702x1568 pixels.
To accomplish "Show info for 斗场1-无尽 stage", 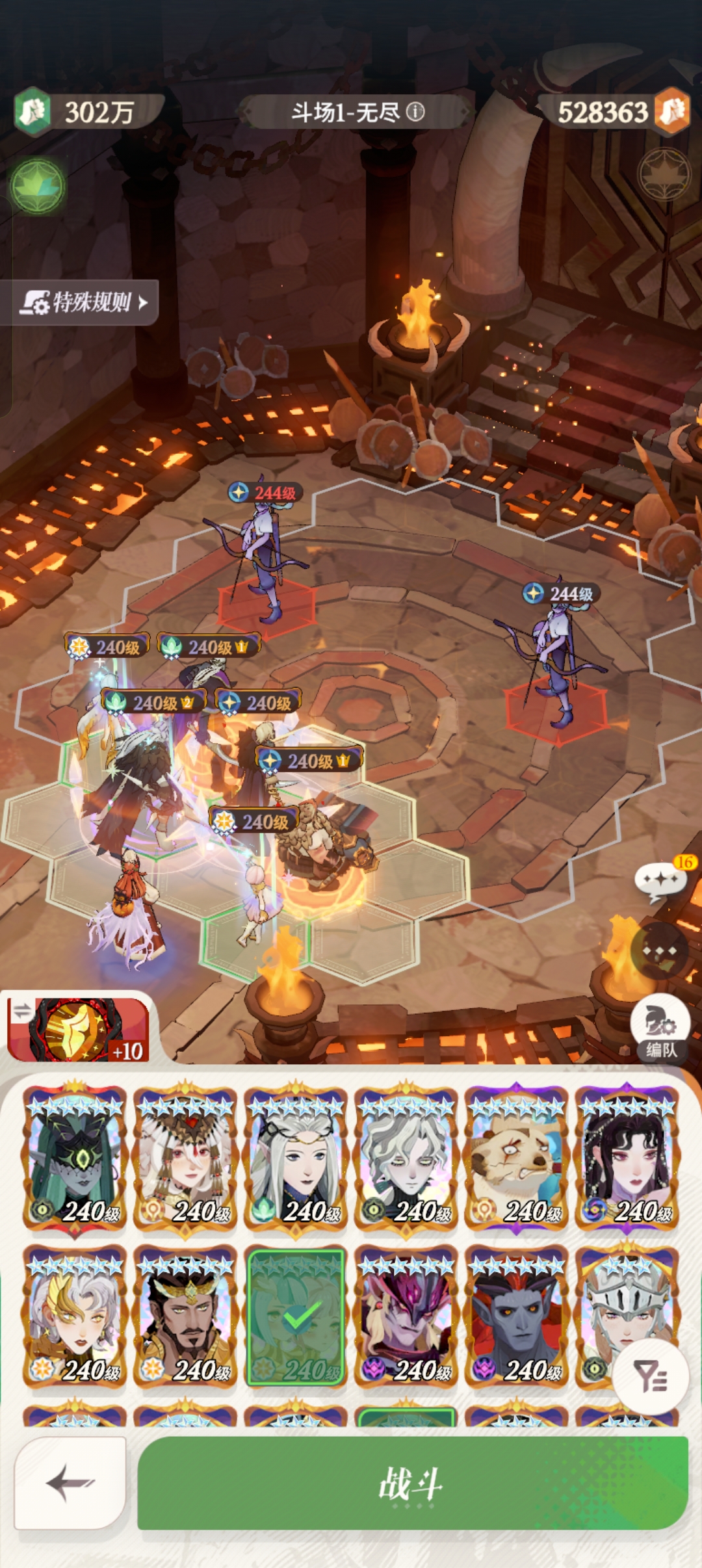I will (x=416, y=112).
